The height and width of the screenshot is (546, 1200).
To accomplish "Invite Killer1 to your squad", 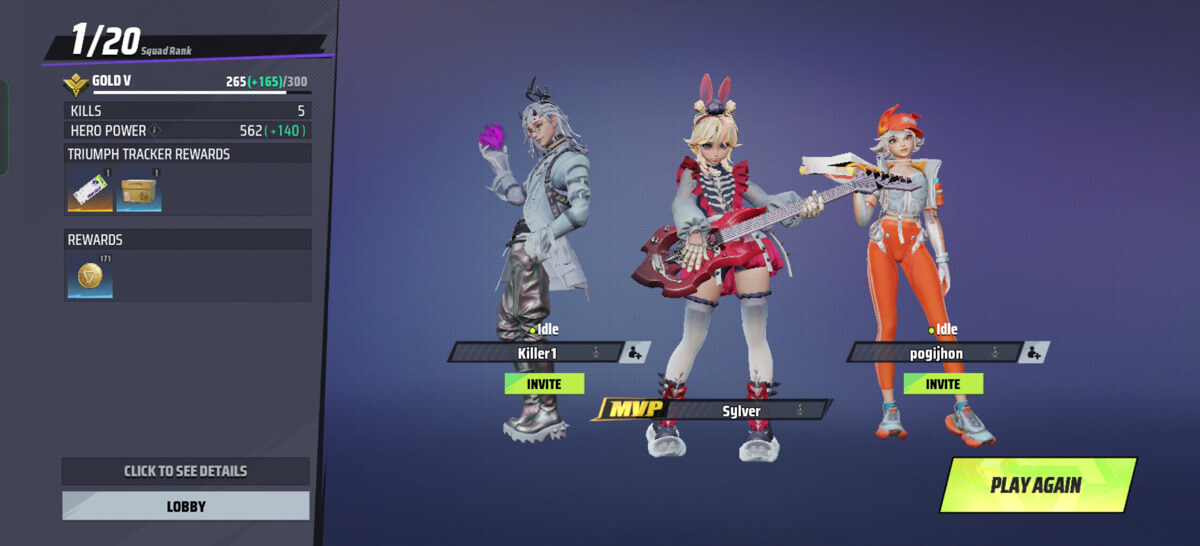I will 544,384.
